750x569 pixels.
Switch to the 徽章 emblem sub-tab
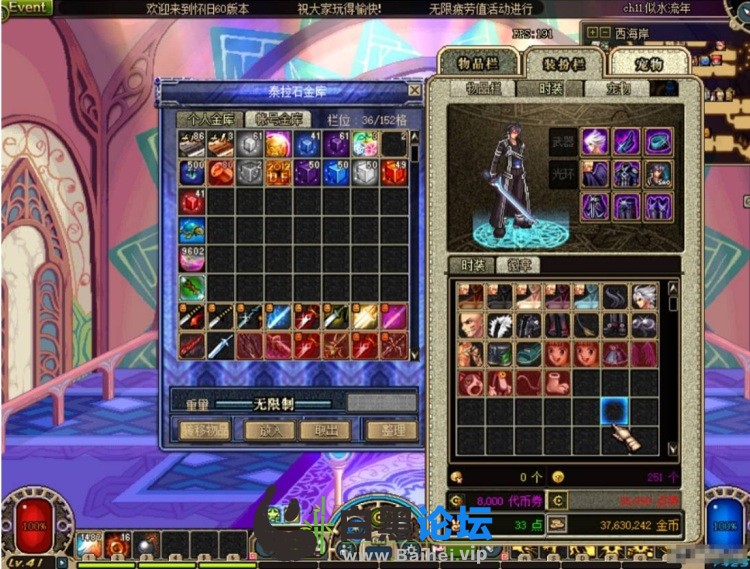[521, 266]
